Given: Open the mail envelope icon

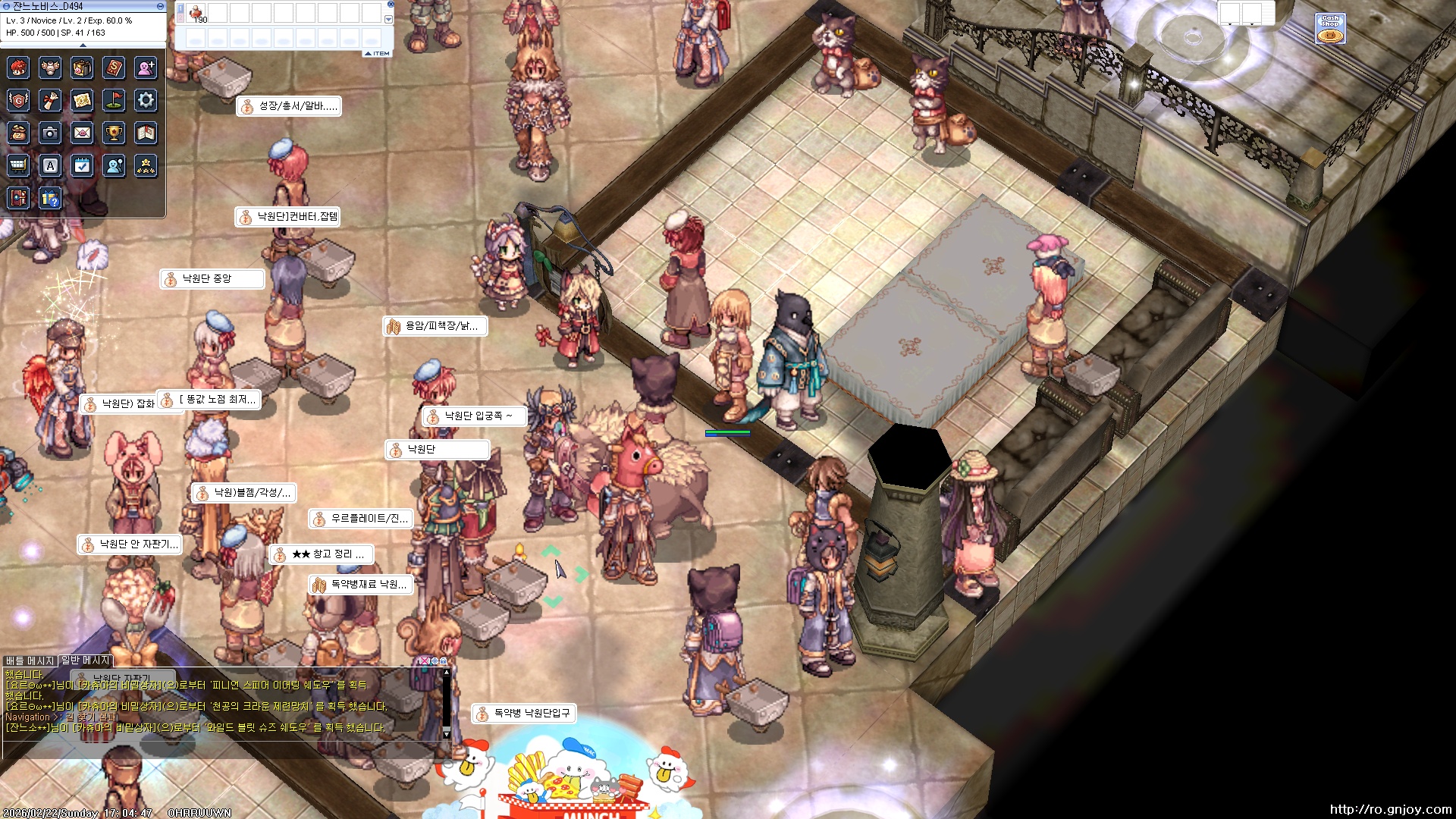Looking at the screenshot, I should 82,133.
